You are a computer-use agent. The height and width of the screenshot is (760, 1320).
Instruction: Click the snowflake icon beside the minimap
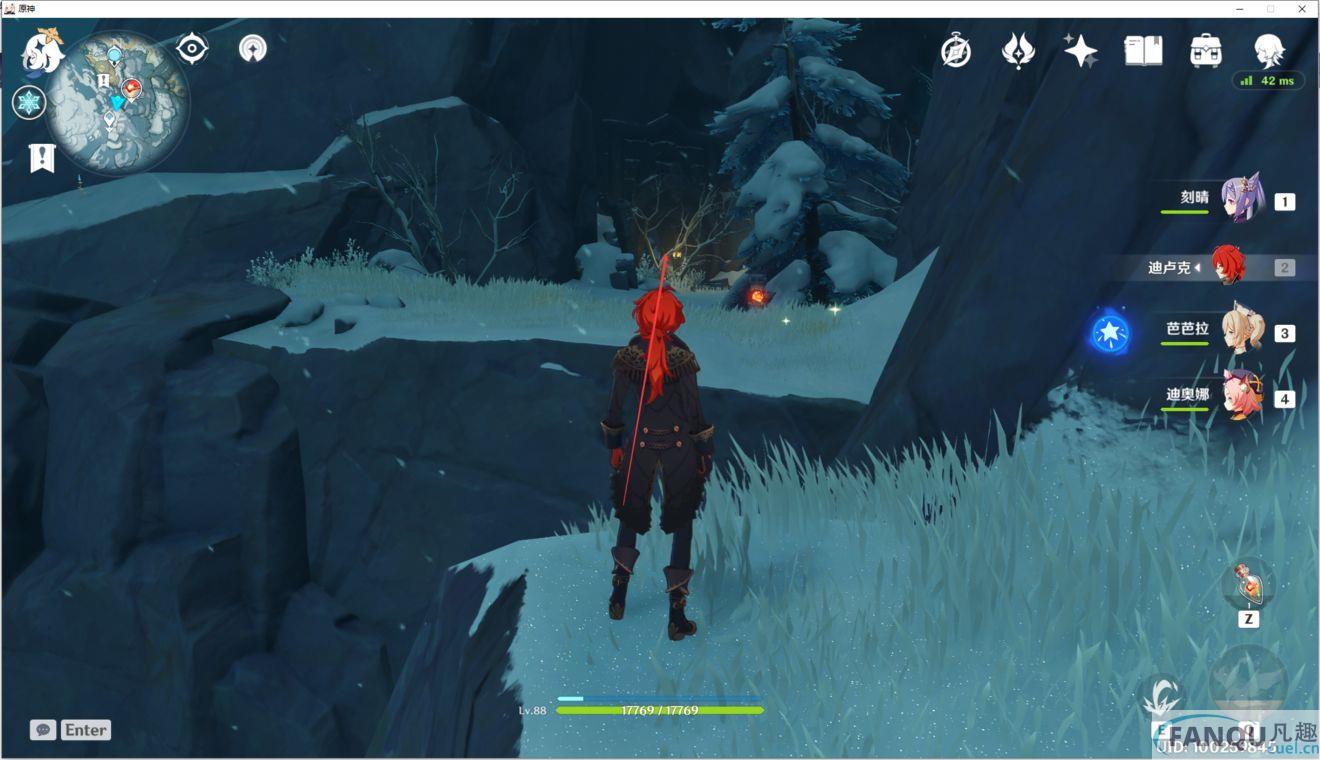click(29, 102)
